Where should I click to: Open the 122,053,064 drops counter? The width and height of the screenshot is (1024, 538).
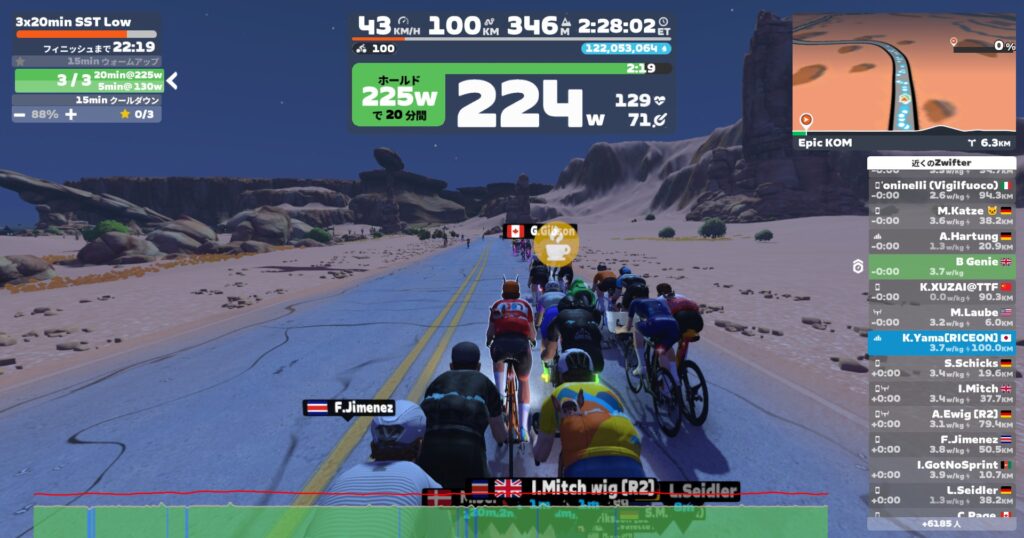[x=626, y=47]
